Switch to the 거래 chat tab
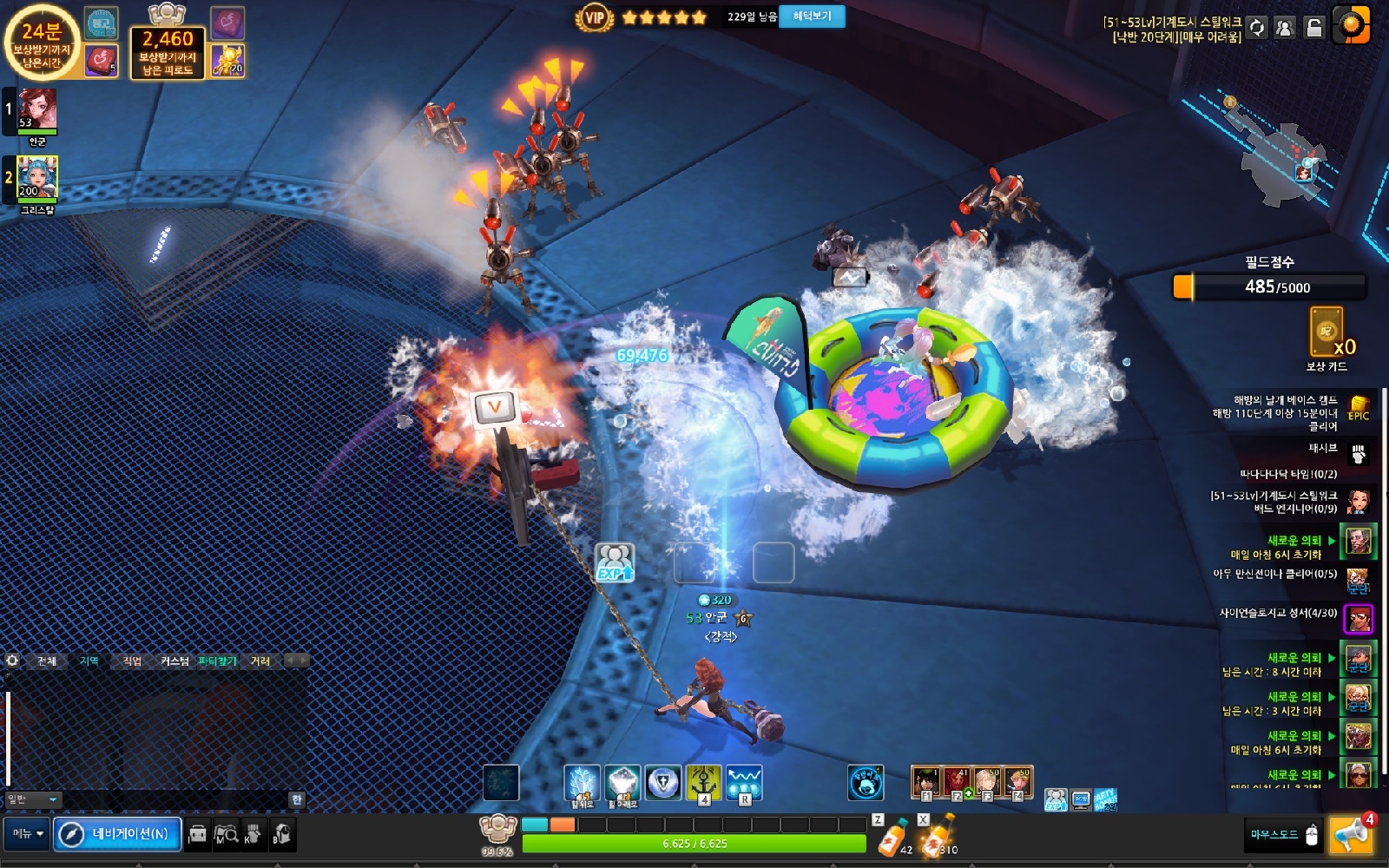The image size is (1389, 868). [260, 661]
